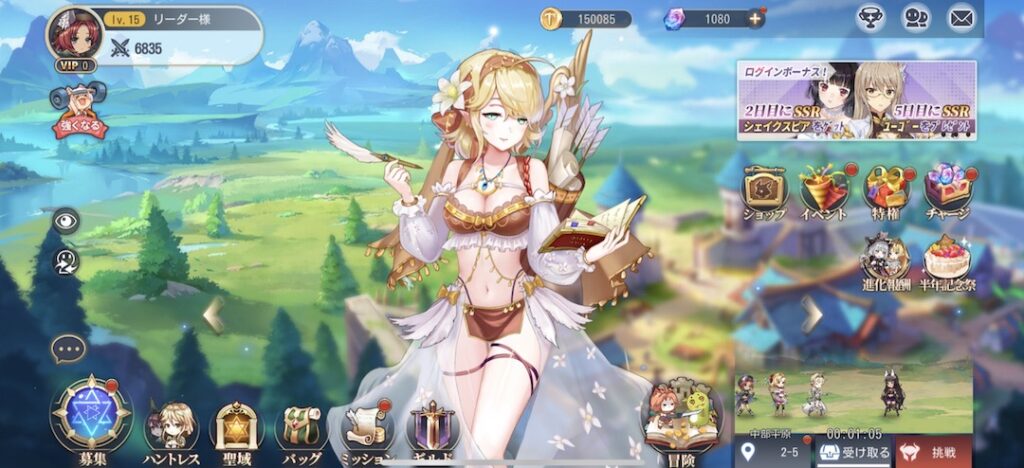Open the player profile avatar
This screenshot has width=1024, height=468.
click(x=75, y=34)
